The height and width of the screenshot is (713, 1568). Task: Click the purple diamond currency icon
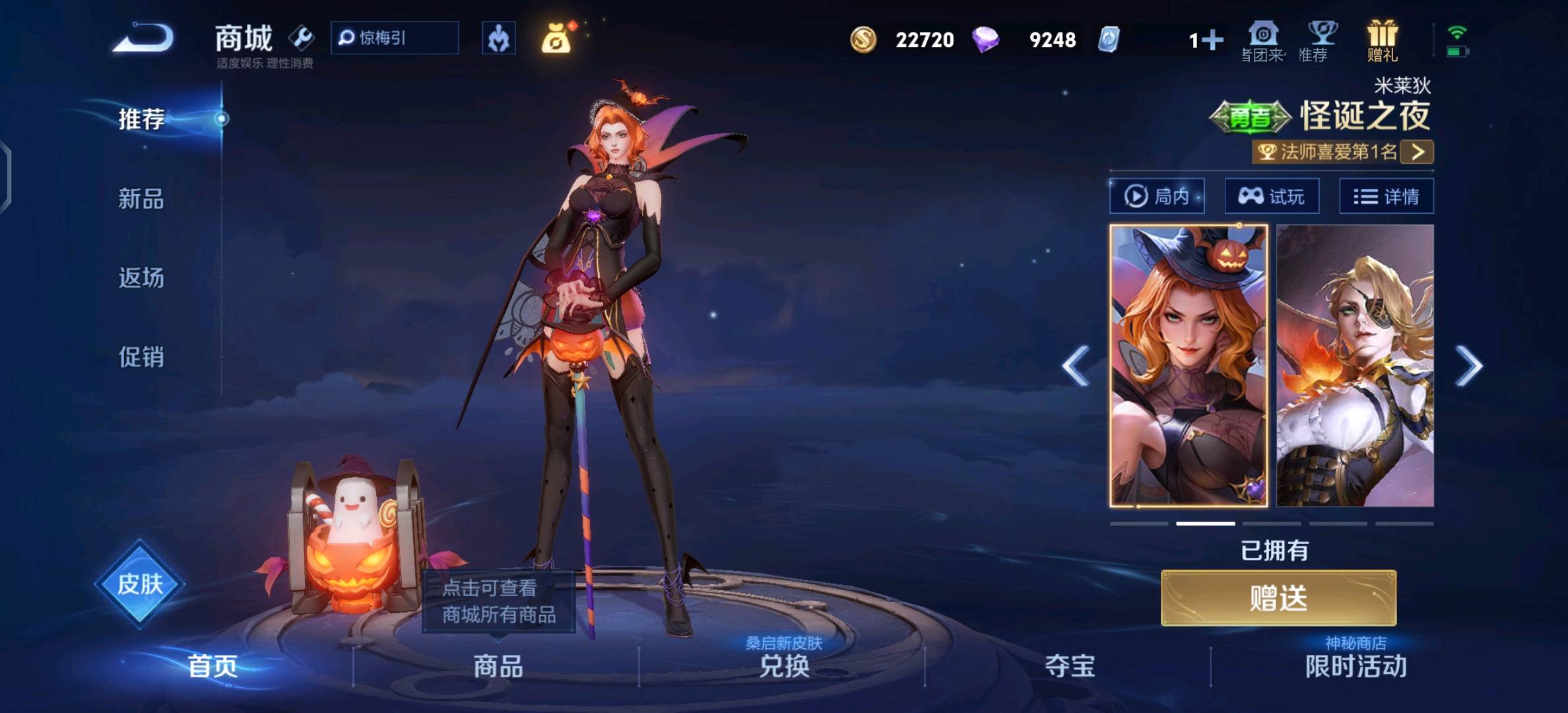point(985,40)
